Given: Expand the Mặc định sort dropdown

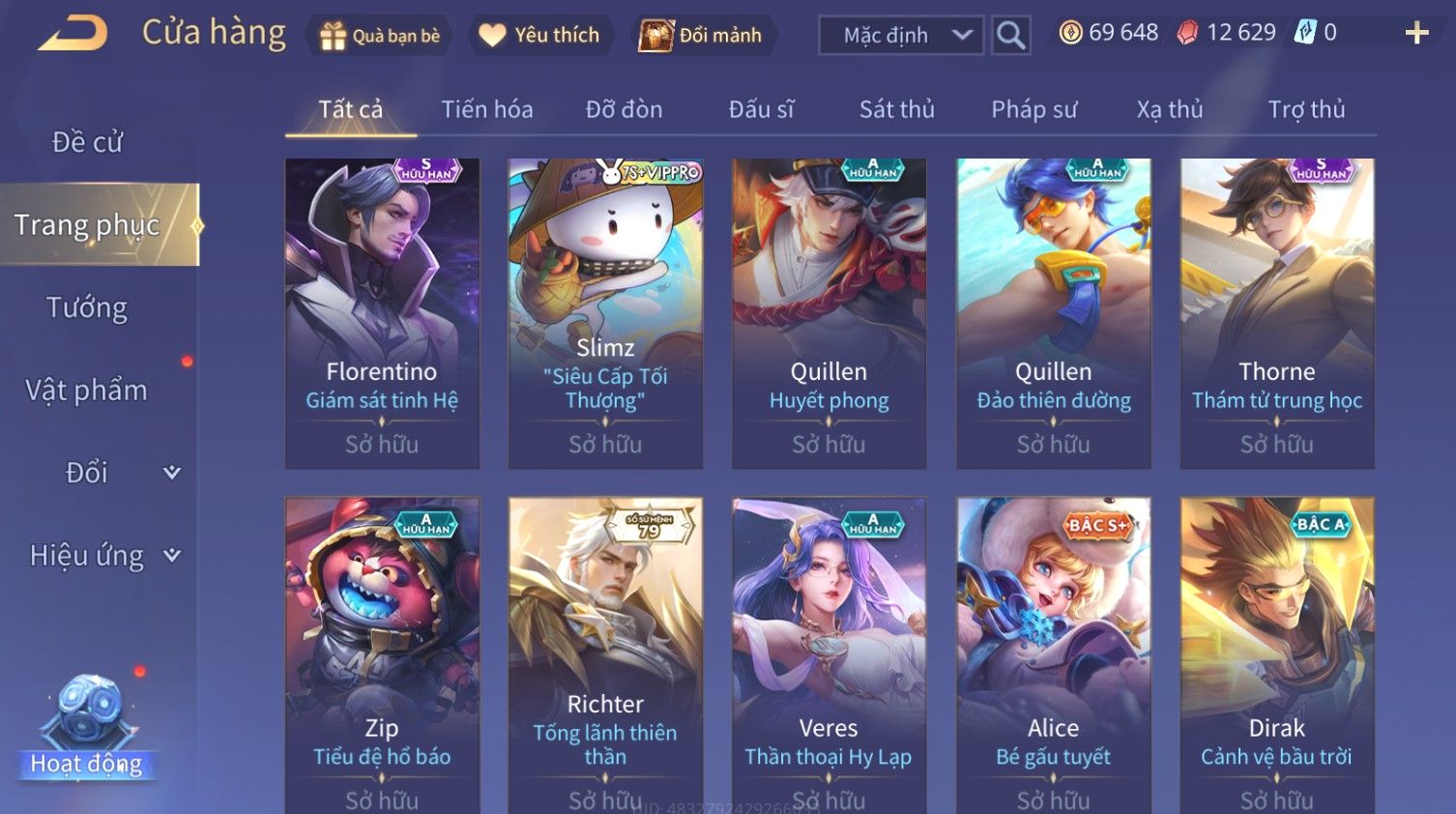Looking at the screenshot, I should [x=901, y=36].
